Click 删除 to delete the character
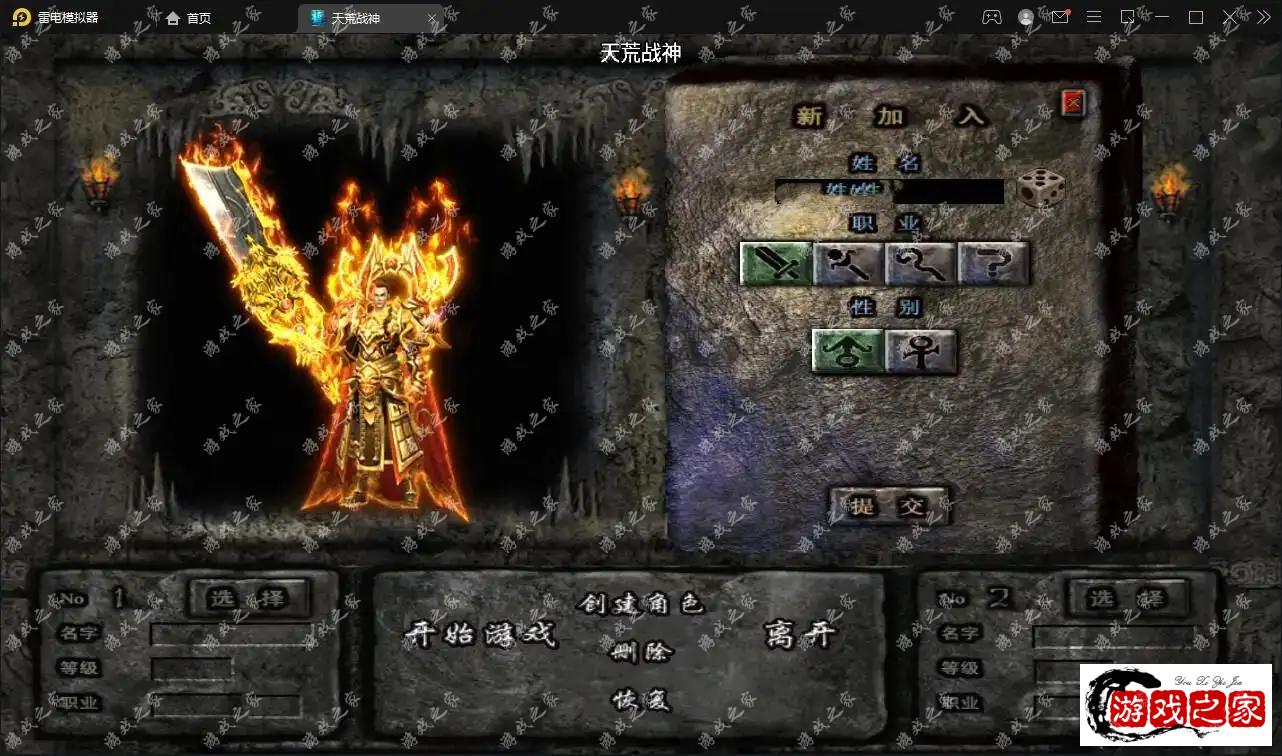This screenshot has height=756, width=1282. pyautogui.click(x=640, y=652)
